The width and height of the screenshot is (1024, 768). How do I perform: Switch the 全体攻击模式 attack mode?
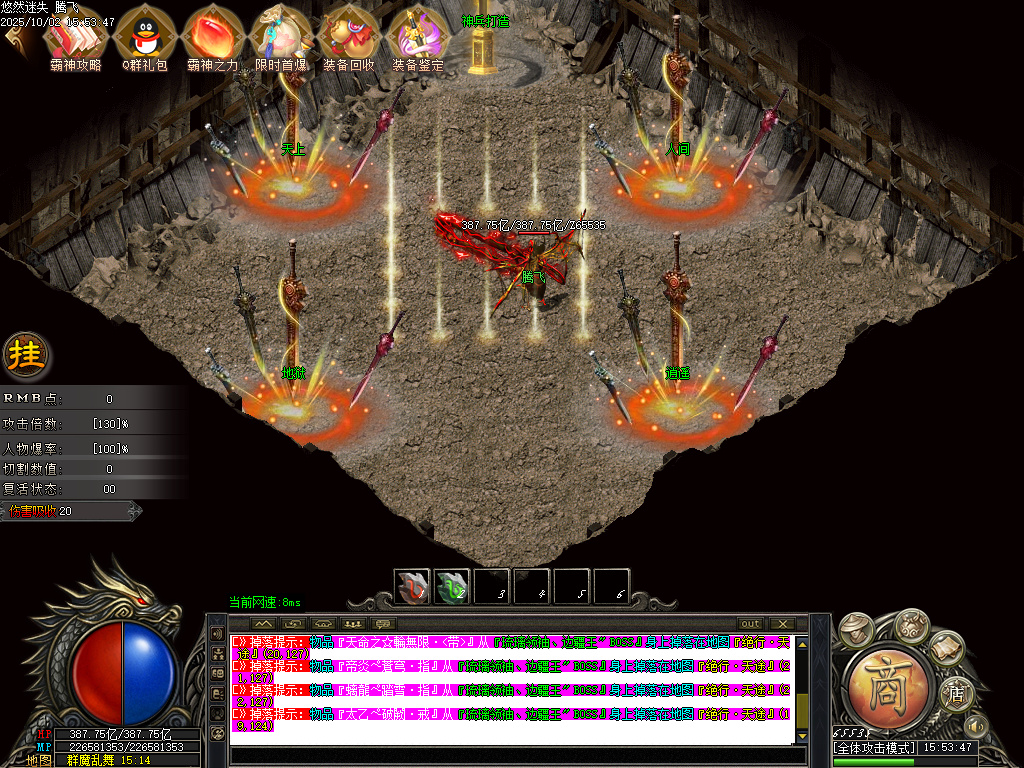875,747
